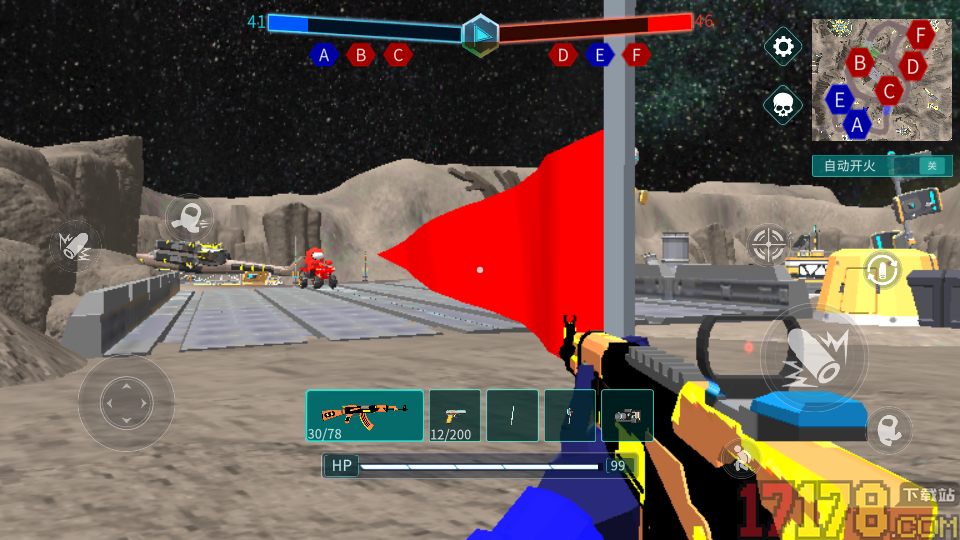Tap the crosshair aim button
The image size is (960, 540).
(x=768, y=241)
